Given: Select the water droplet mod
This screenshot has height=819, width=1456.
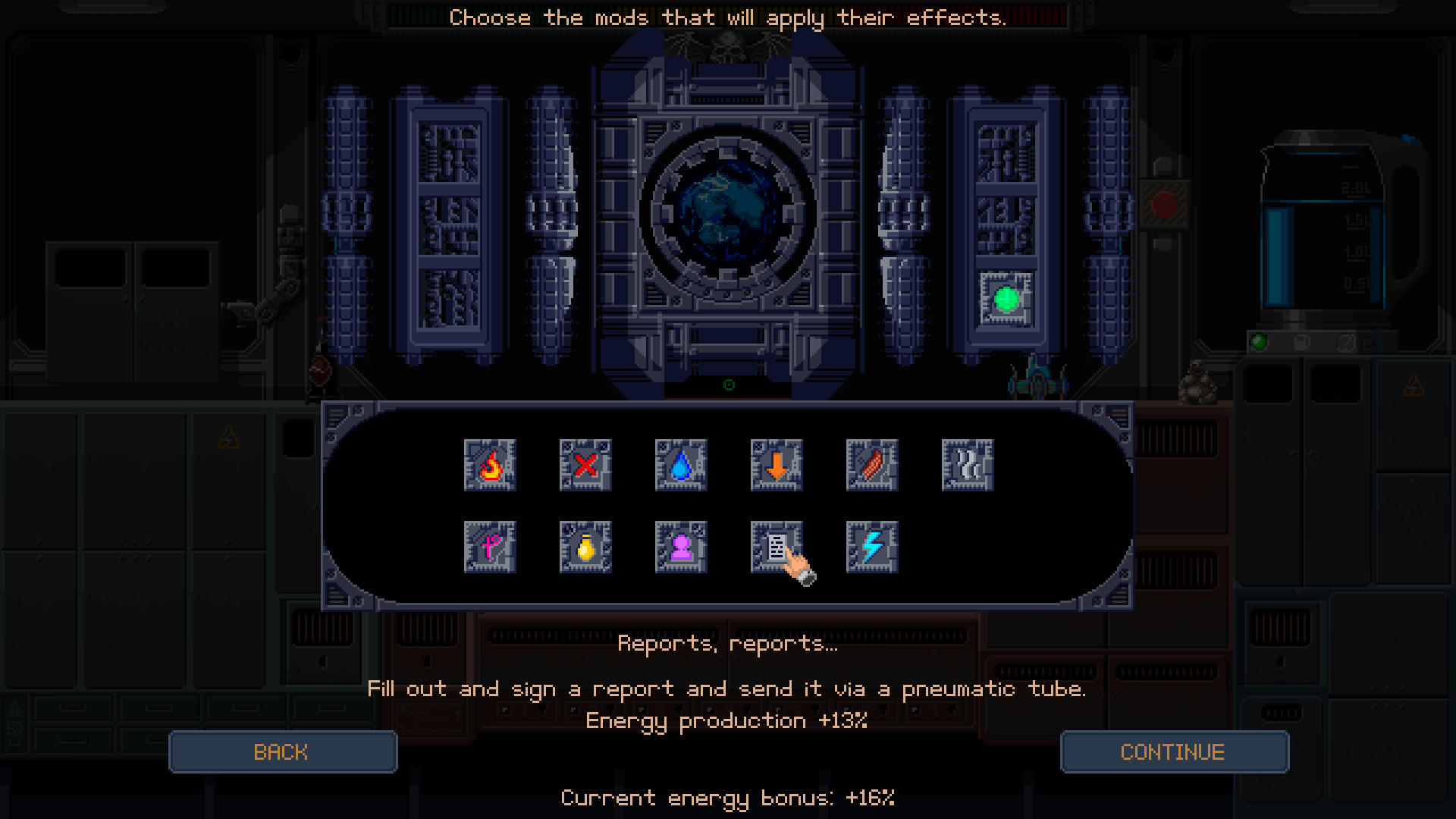Looking at the screenshot, I should click(681, 466).
